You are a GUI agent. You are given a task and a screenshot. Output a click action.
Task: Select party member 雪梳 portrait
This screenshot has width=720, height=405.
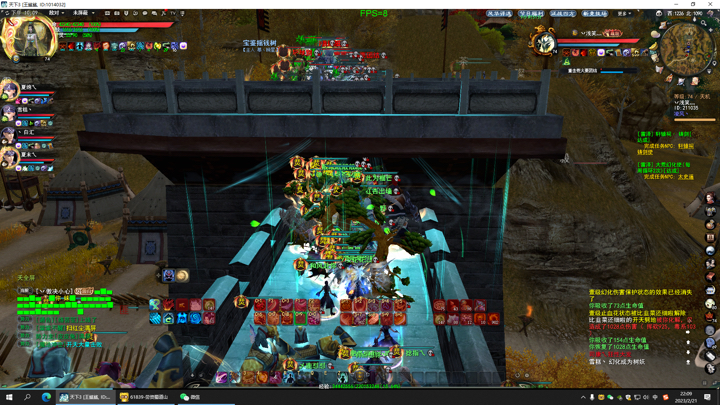[x=10, y=113]
